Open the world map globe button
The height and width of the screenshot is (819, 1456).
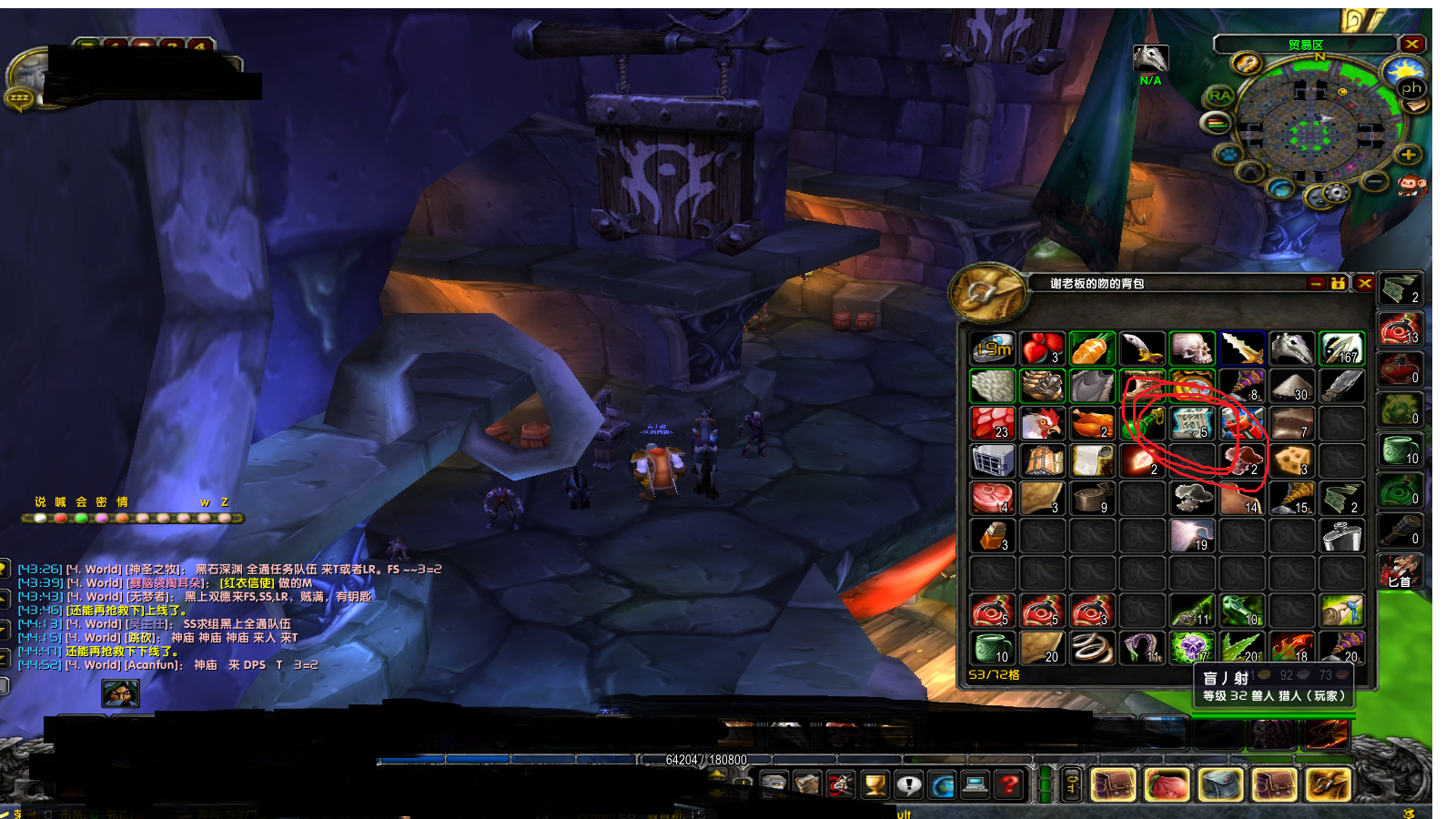(x=942, y=784)
